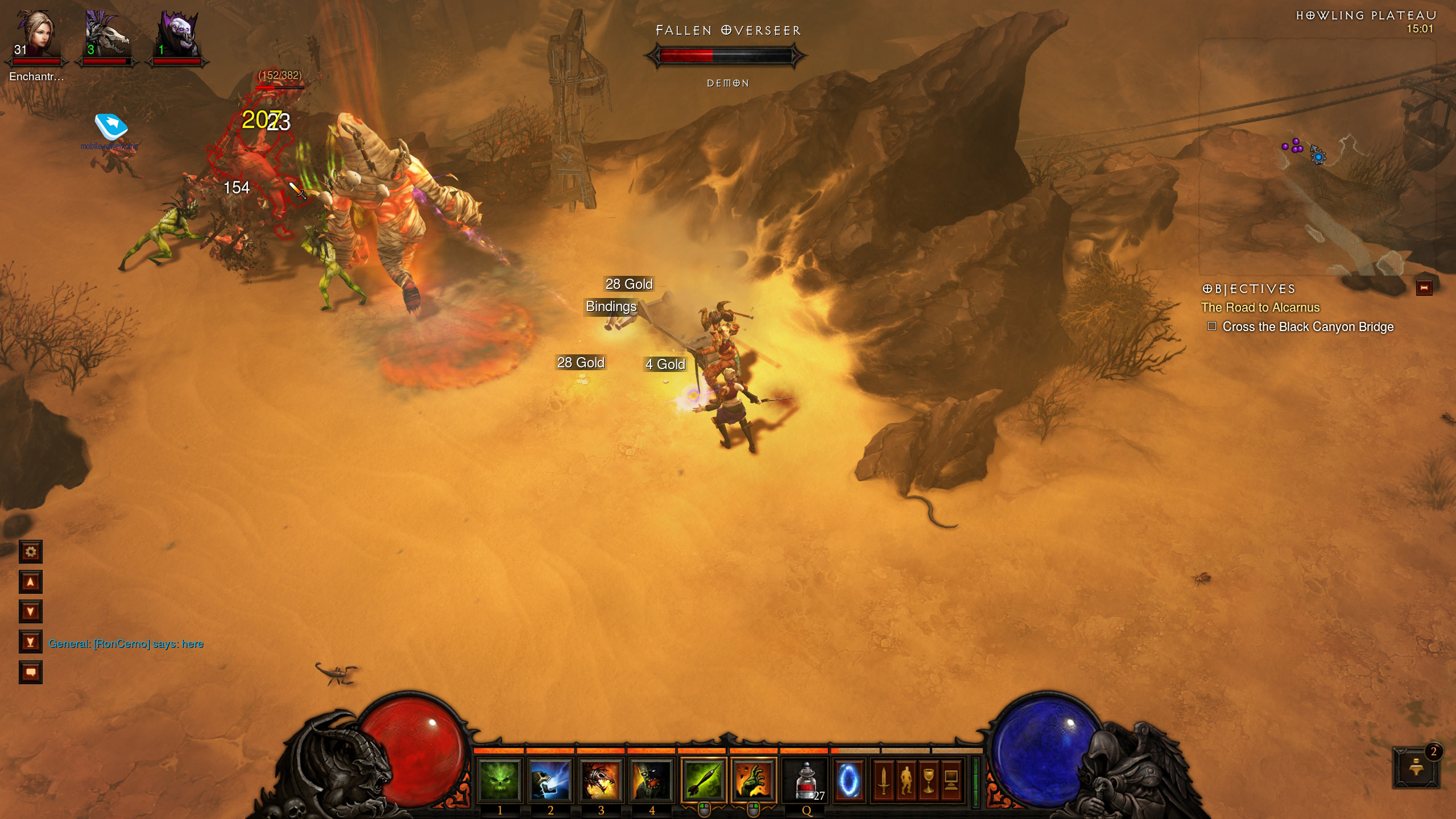Open the chat speech bubble button
Screen dimensions: 1456x819
click(x=31, y=672)
